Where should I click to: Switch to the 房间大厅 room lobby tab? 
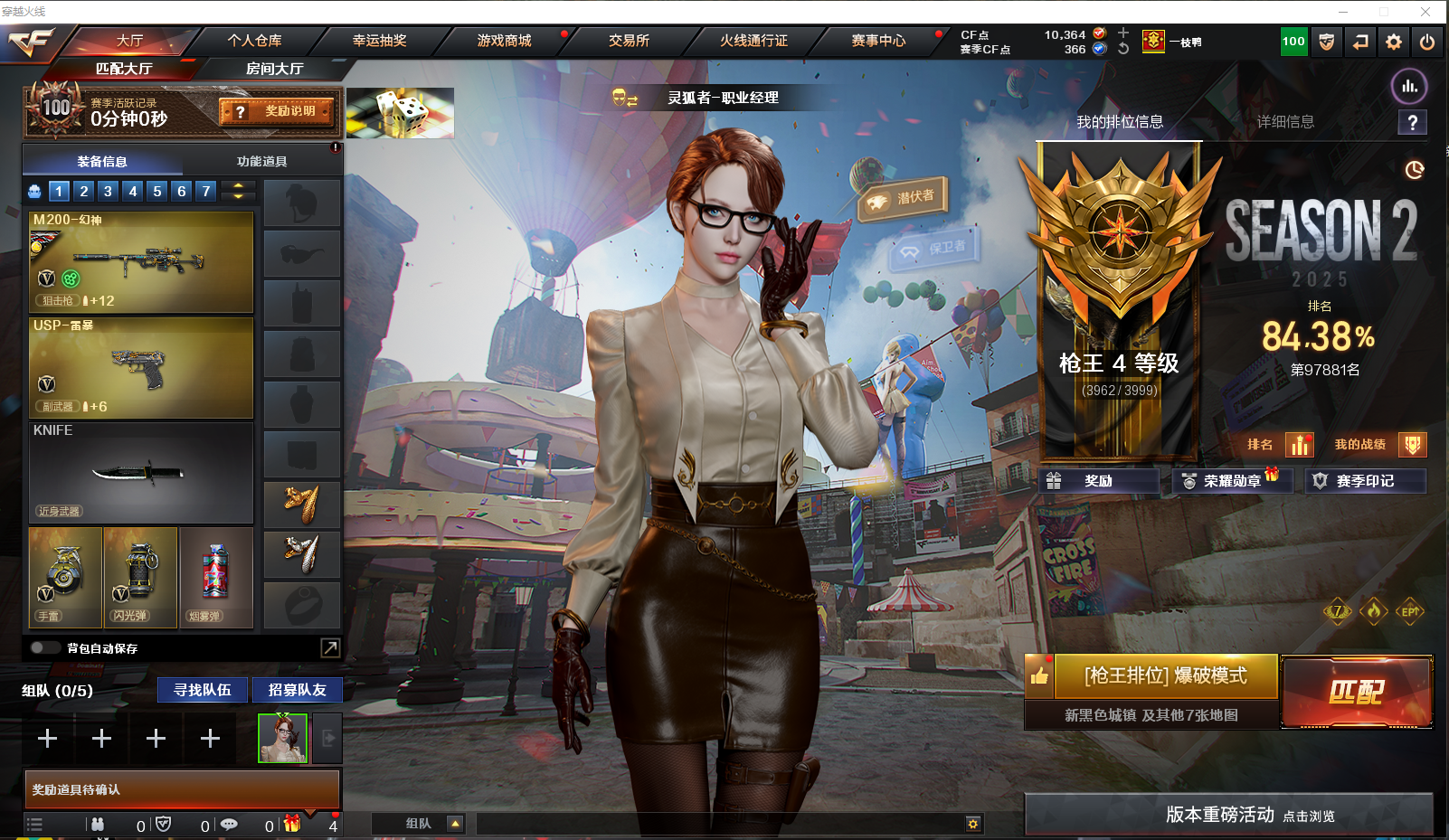[x=274, y=69]
